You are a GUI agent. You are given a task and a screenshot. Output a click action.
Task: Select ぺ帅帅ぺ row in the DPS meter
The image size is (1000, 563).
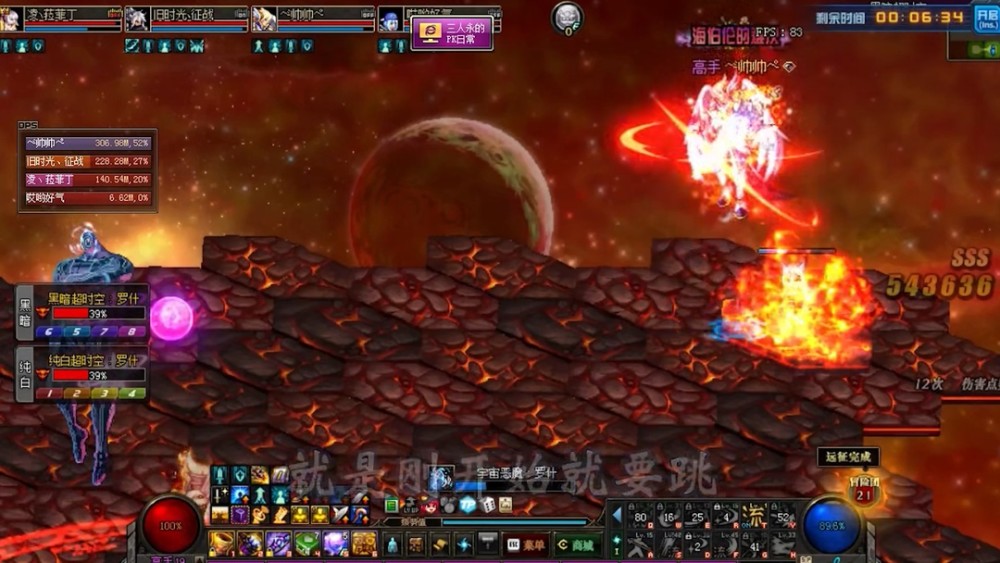pos(88,143)
